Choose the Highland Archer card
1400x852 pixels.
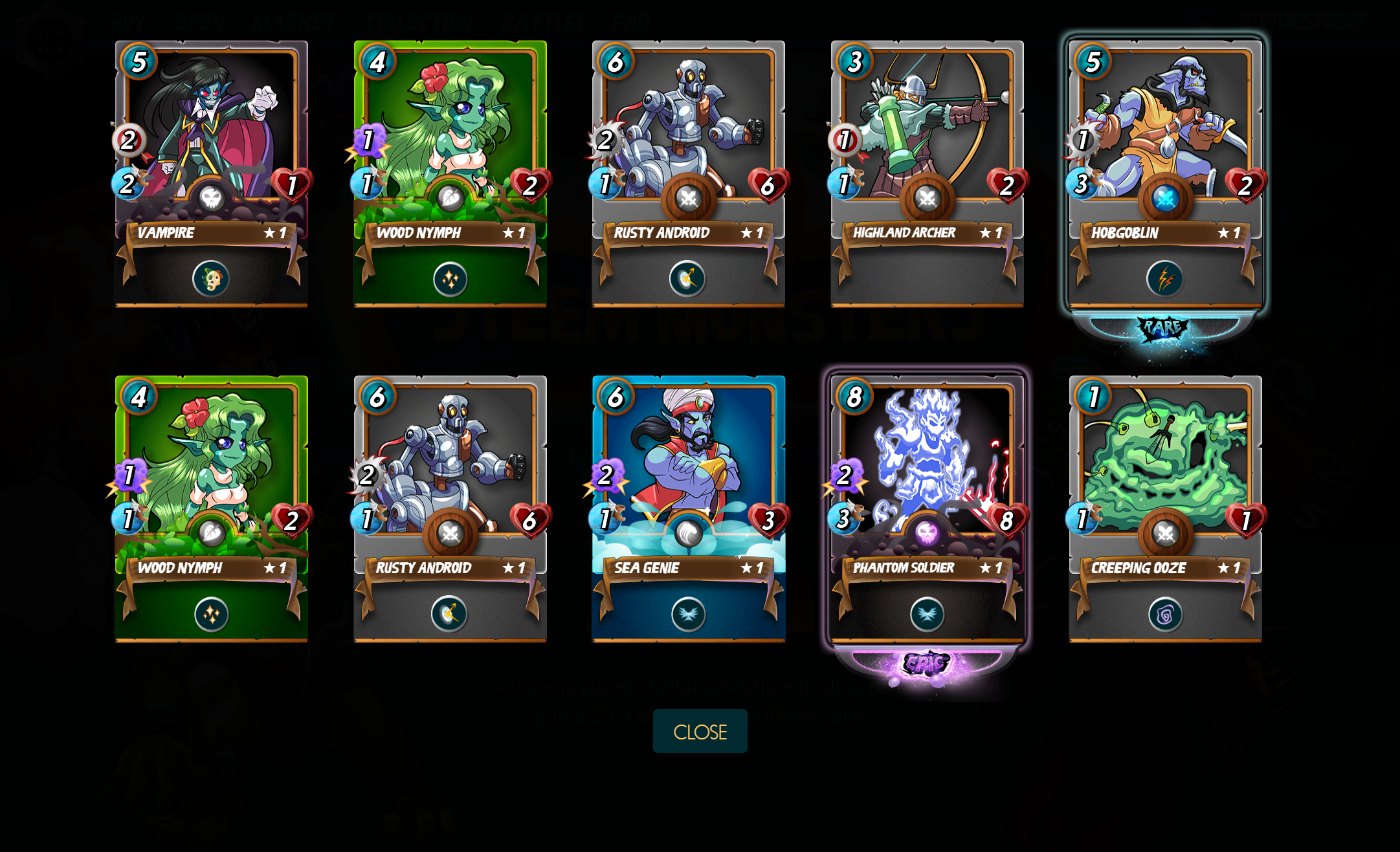pyautogui.click(x=927, y=129)
